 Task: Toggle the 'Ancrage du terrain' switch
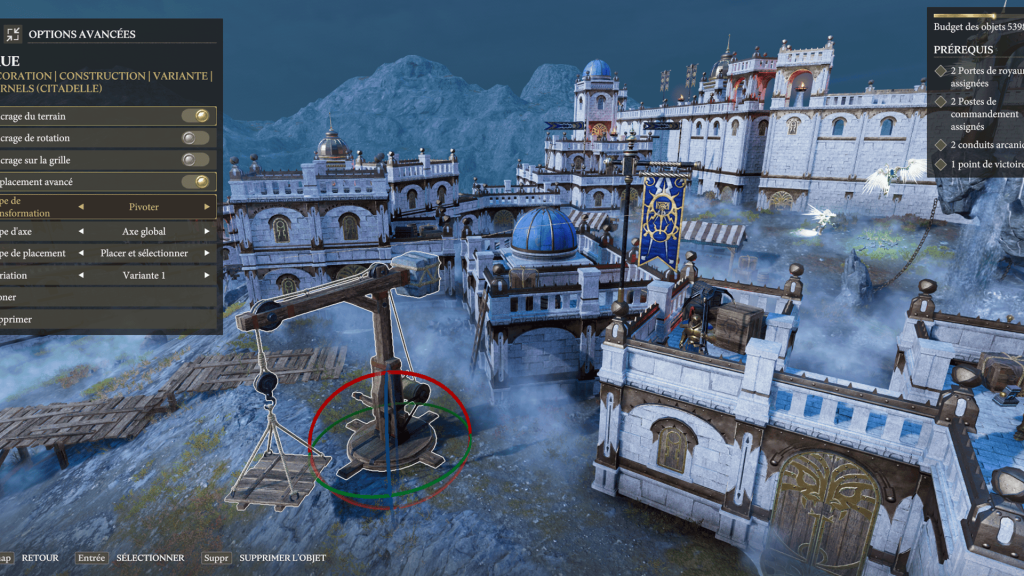(196, 116)
